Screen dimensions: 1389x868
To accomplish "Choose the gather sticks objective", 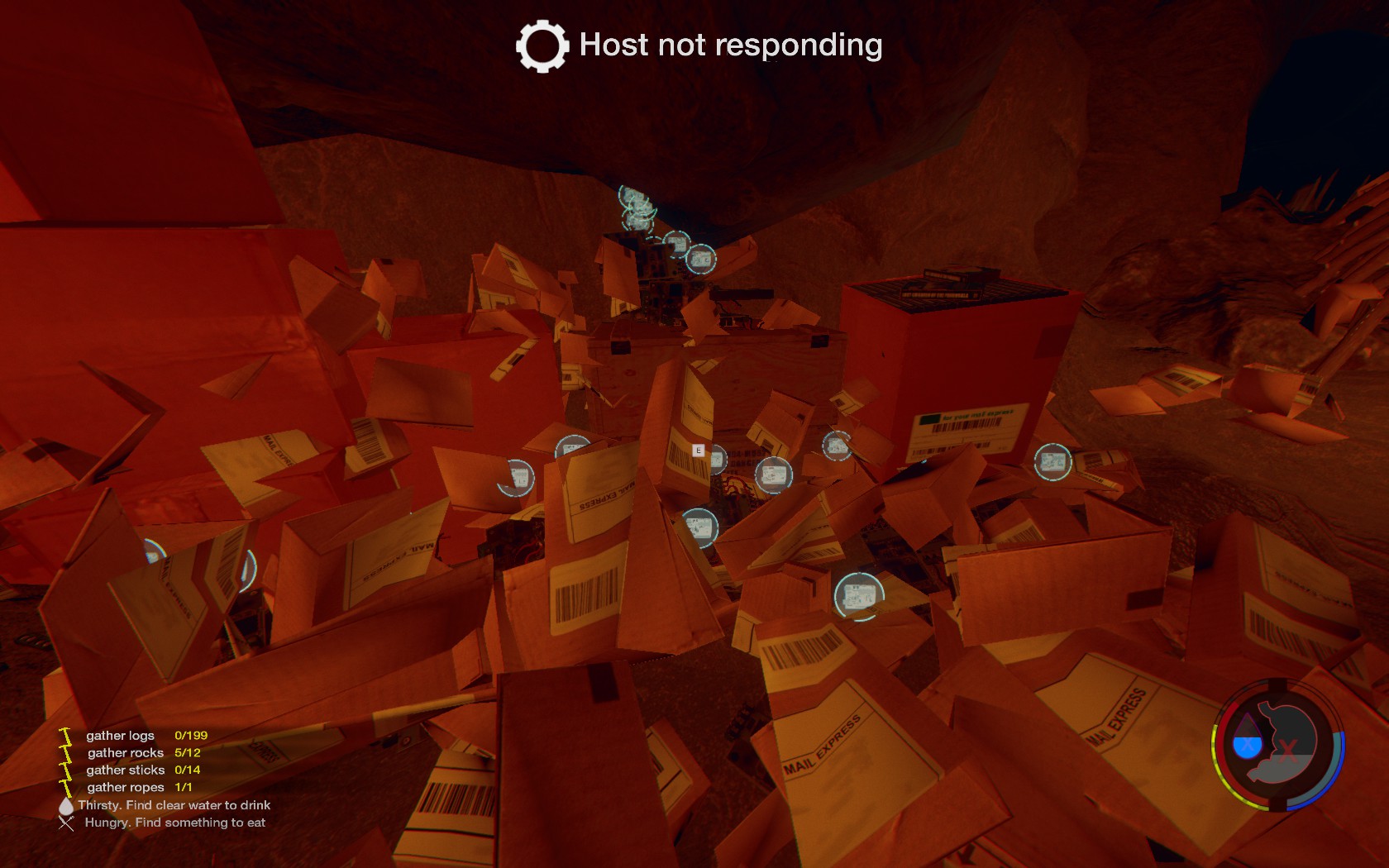I will pyautogui.click(x=126, y=770).
